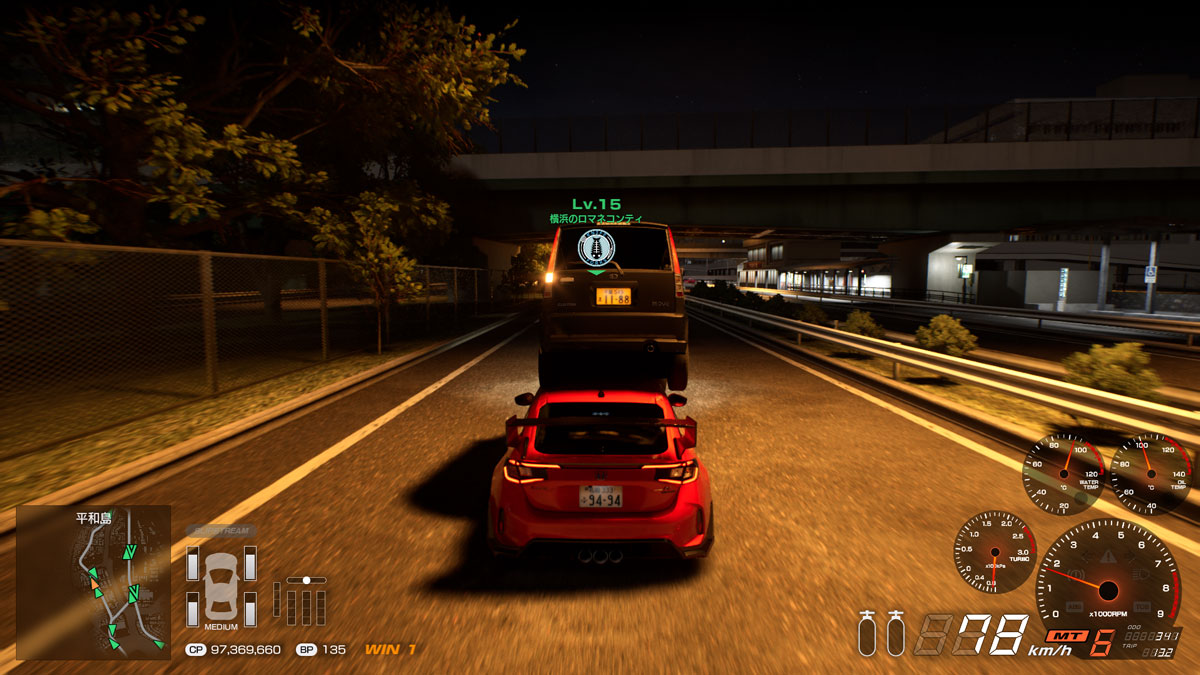Click the Heiwajima minimap
The image size is (1200, 675).
(93, 582)
